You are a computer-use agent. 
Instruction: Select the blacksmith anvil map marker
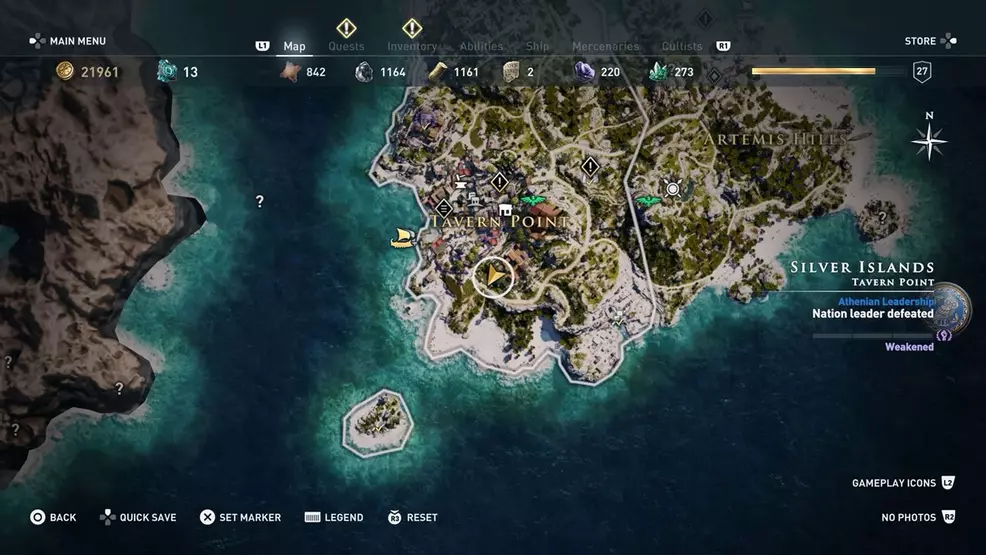461,182
